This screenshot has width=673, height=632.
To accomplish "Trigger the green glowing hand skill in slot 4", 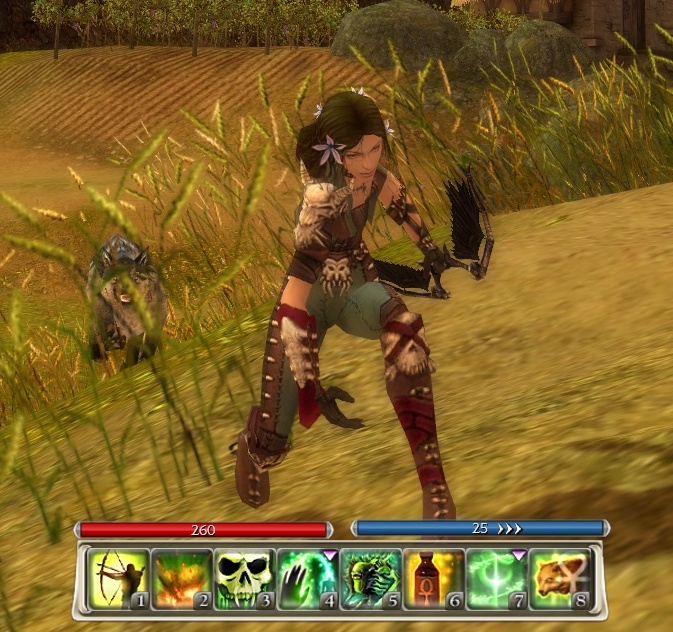I will point(307,578).
